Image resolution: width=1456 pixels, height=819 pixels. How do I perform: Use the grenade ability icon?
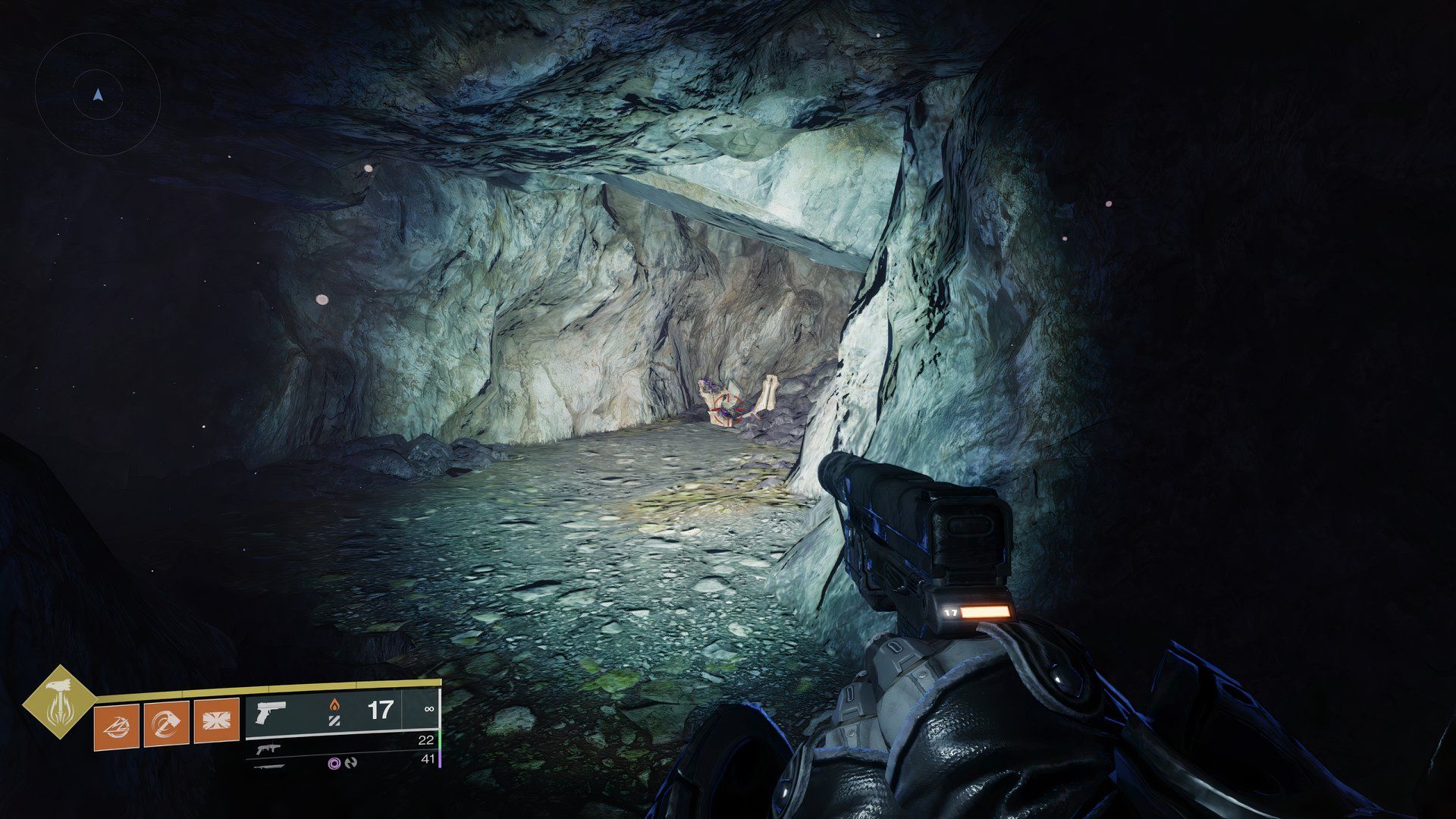(117, 726)
